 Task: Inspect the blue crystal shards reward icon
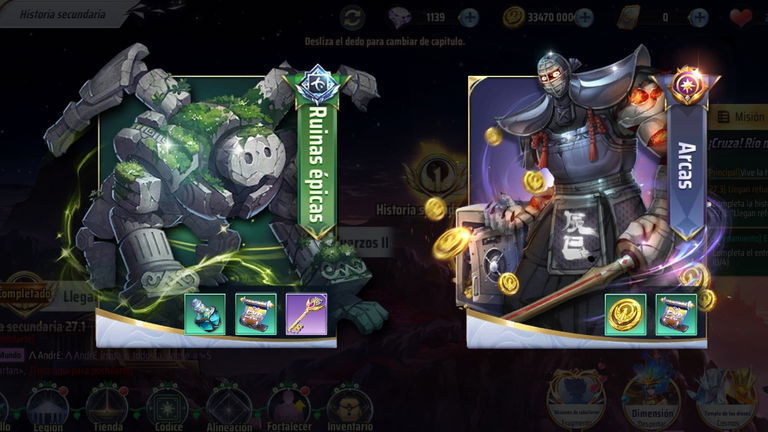(x=204, y=313)
